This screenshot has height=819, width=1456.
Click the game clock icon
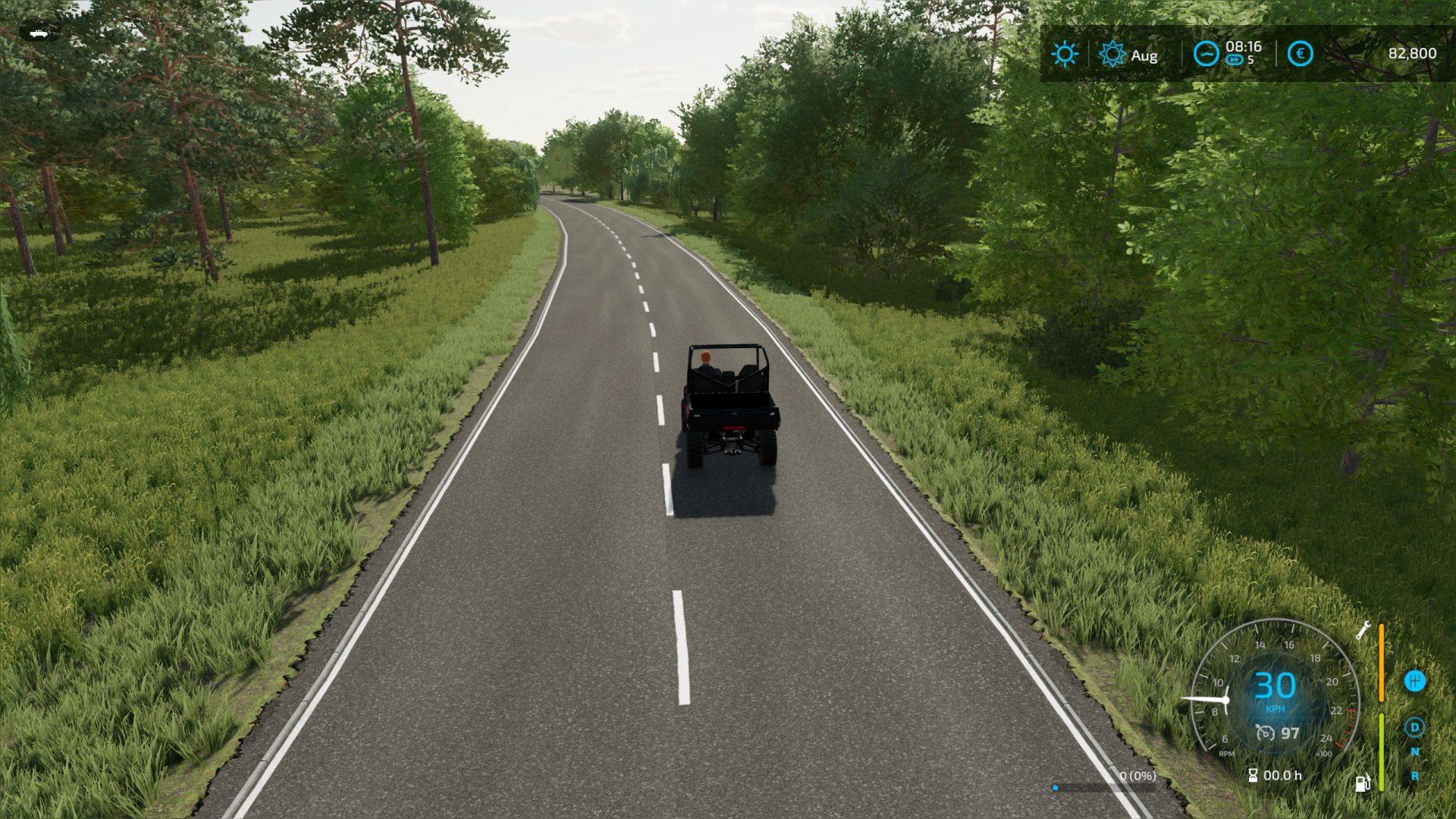(1206, 54)
